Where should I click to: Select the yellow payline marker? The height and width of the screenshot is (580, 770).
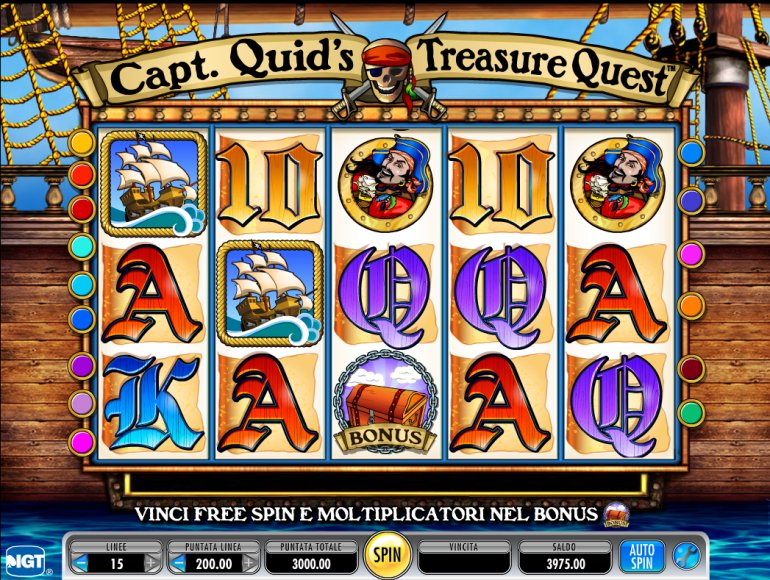82,143
